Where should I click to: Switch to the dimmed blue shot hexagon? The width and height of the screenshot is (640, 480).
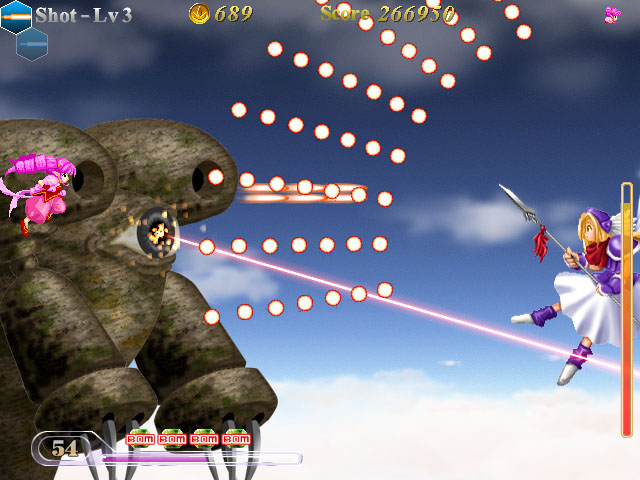tap(32, 43)
